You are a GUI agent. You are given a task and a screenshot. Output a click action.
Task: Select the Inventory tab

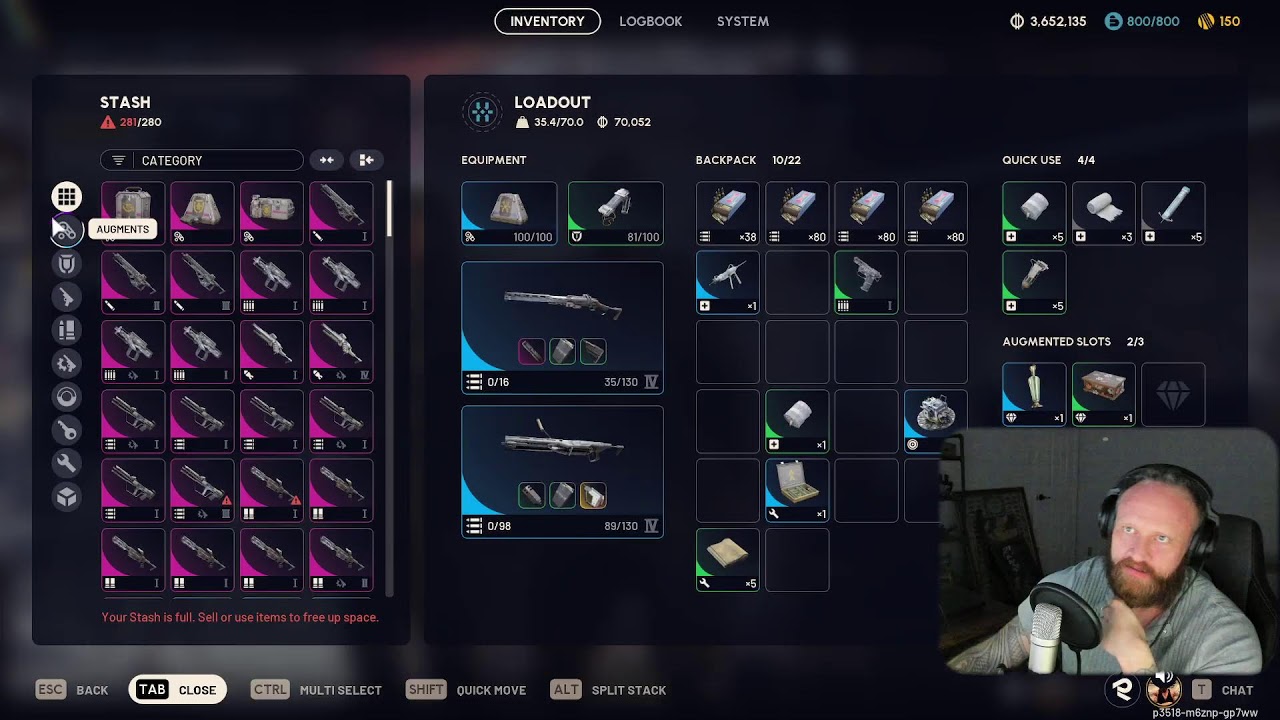click(x=547, y=21)
